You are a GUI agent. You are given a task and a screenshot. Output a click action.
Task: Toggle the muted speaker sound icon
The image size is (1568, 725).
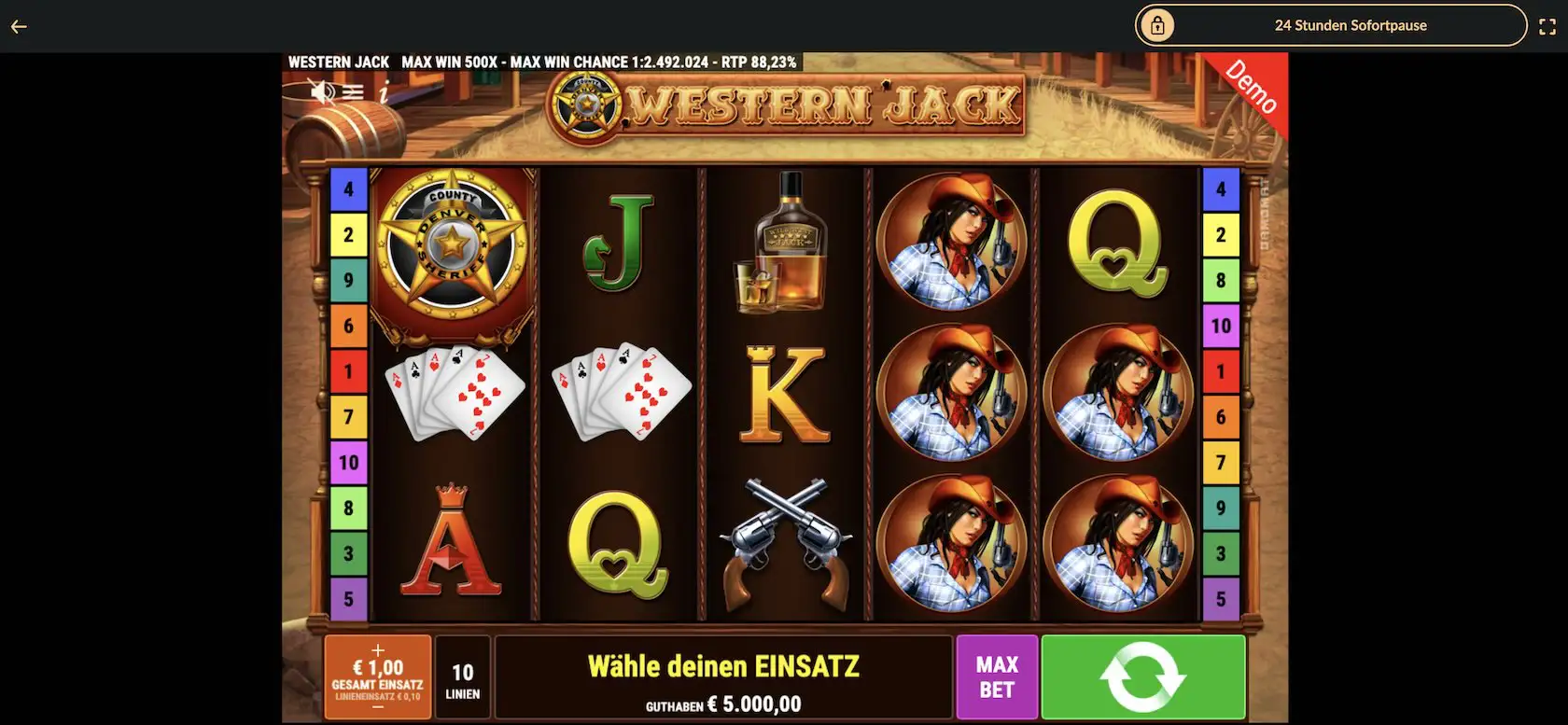pos(323,91)
